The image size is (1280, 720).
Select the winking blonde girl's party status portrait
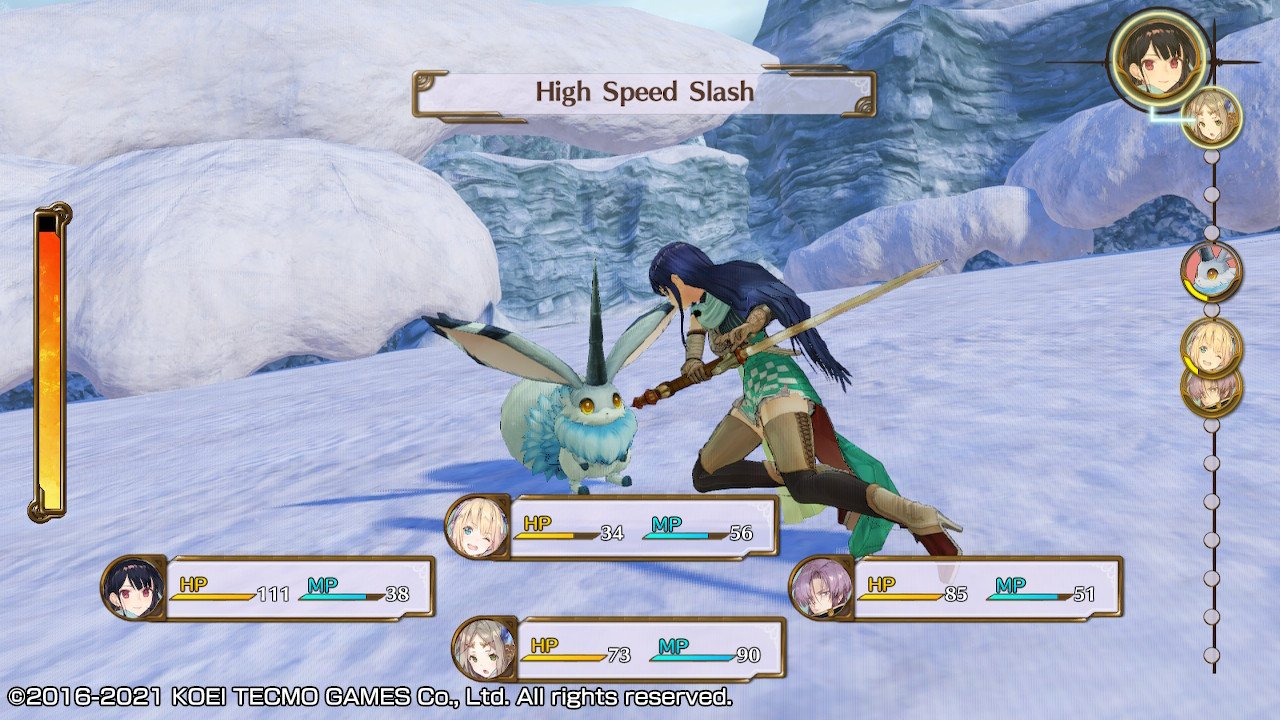476,526
